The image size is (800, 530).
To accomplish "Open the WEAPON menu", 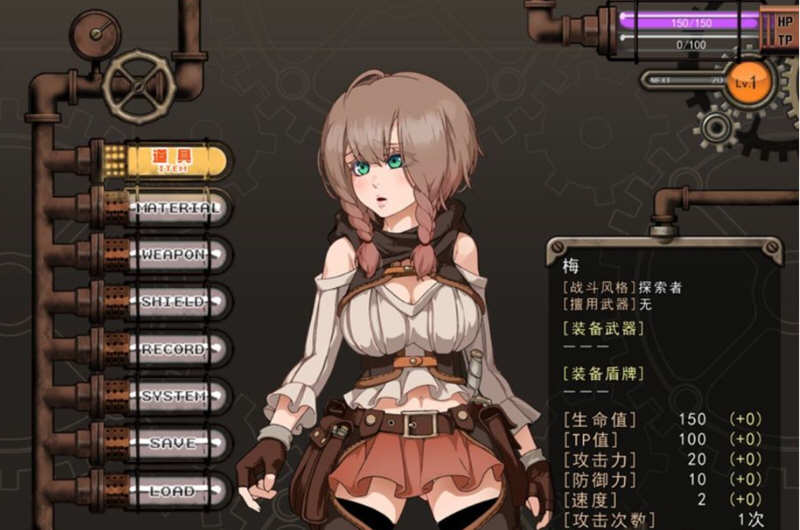I will 173,255.
